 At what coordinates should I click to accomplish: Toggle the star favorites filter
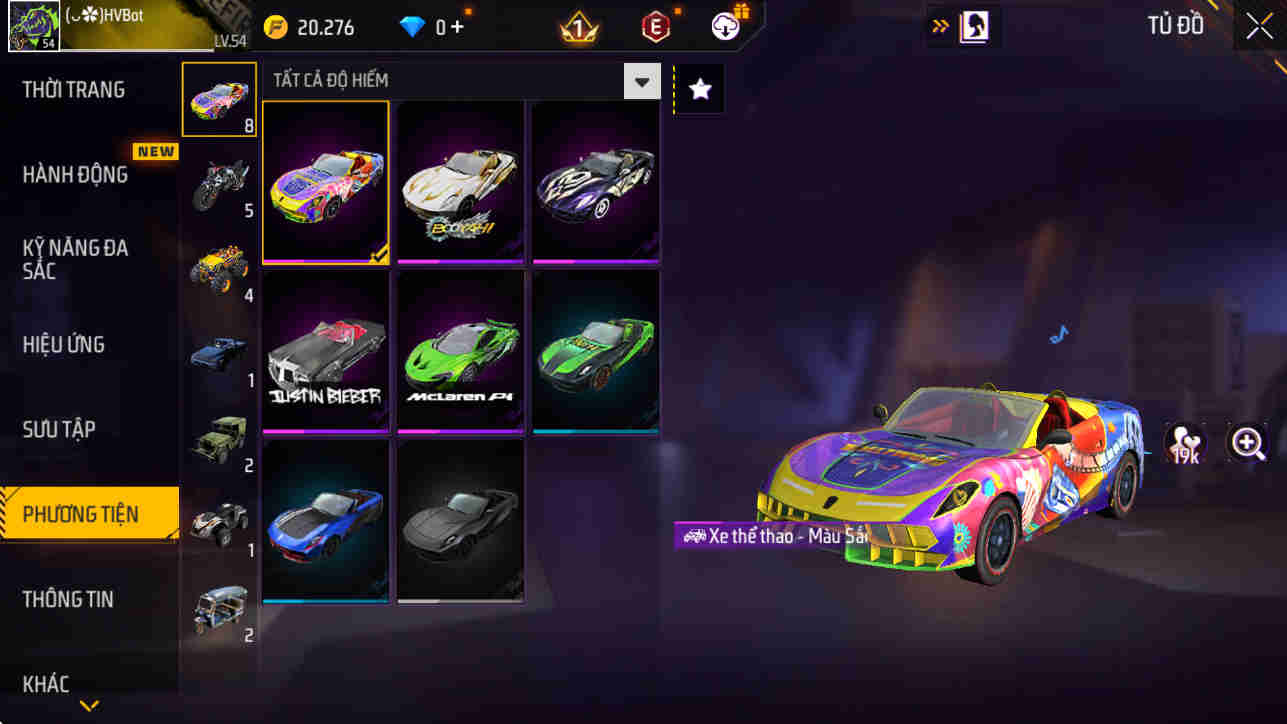(698, 88)
